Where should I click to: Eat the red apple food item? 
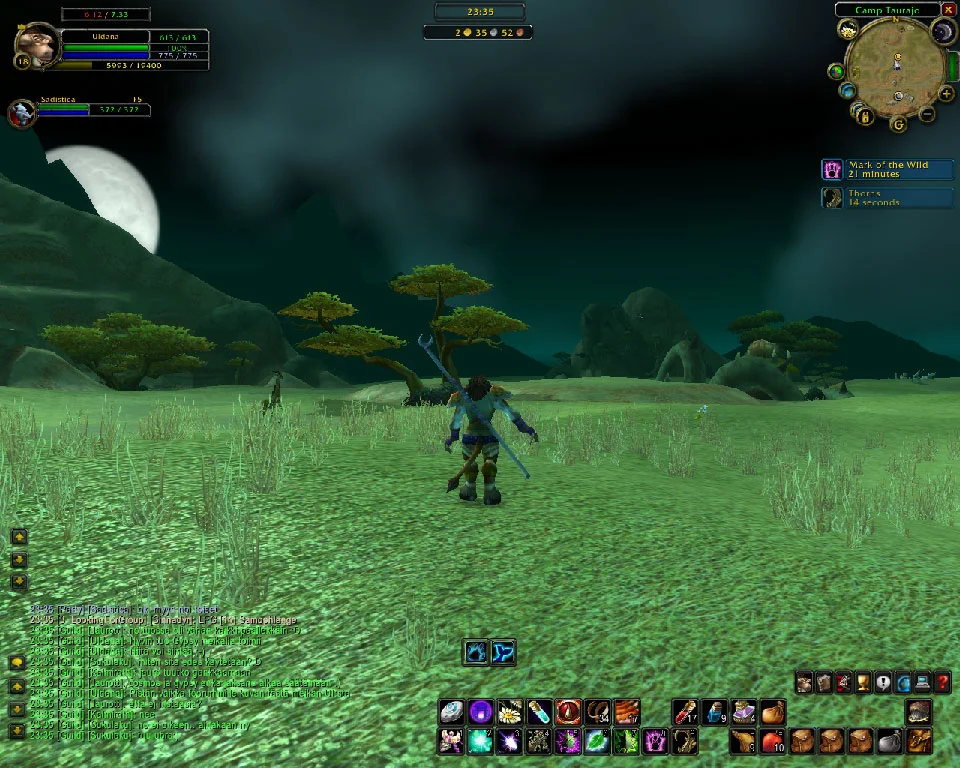(772, 741)
